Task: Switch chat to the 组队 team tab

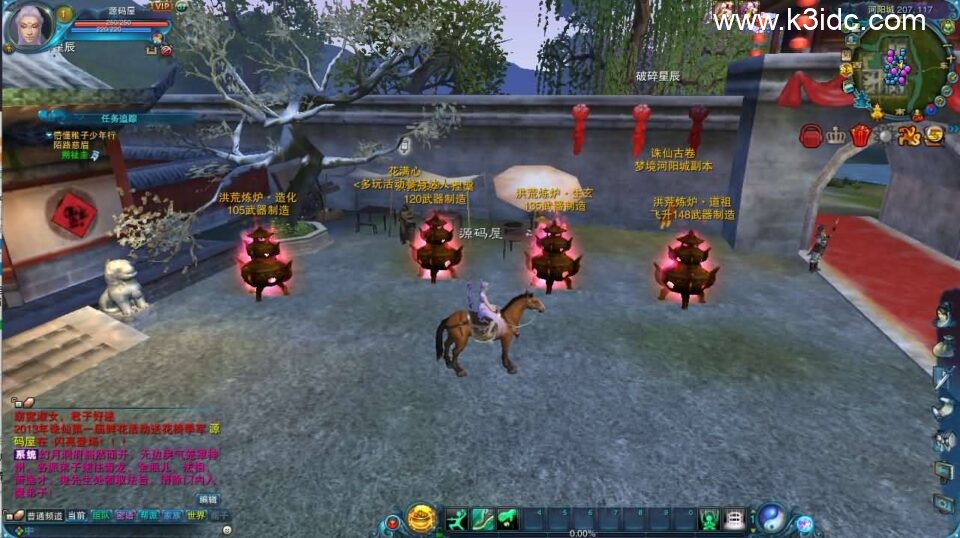Action: 101,516
